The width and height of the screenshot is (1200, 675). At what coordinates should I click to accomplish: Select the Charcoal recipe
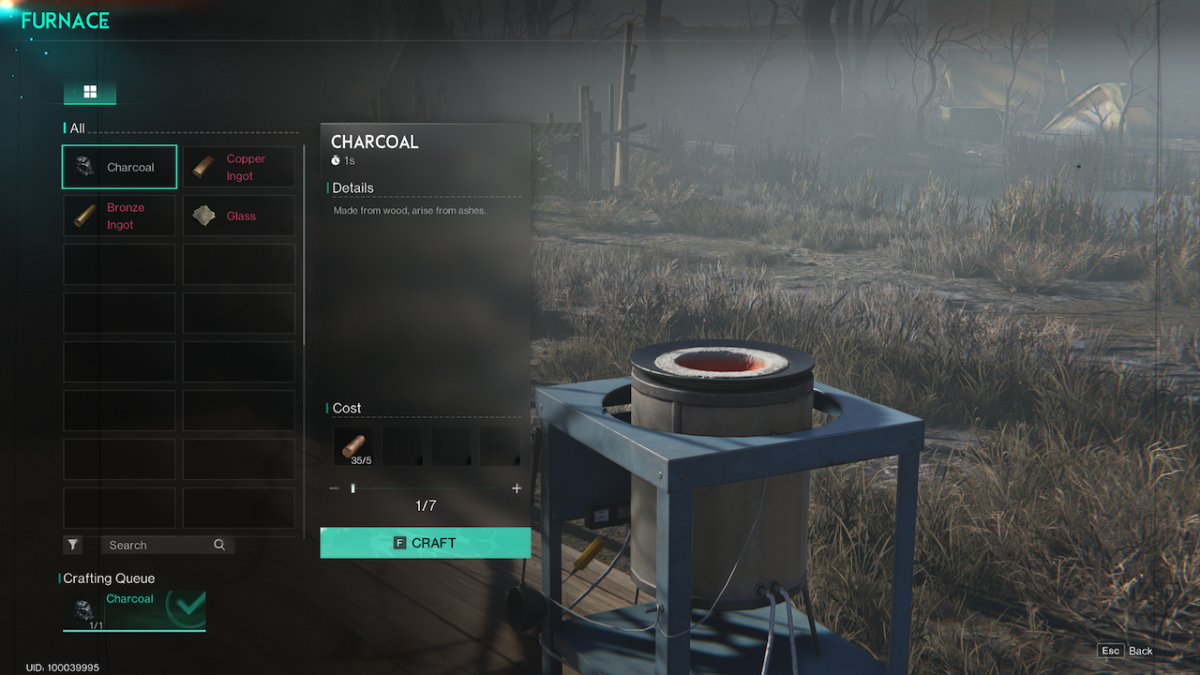point(119,167)
